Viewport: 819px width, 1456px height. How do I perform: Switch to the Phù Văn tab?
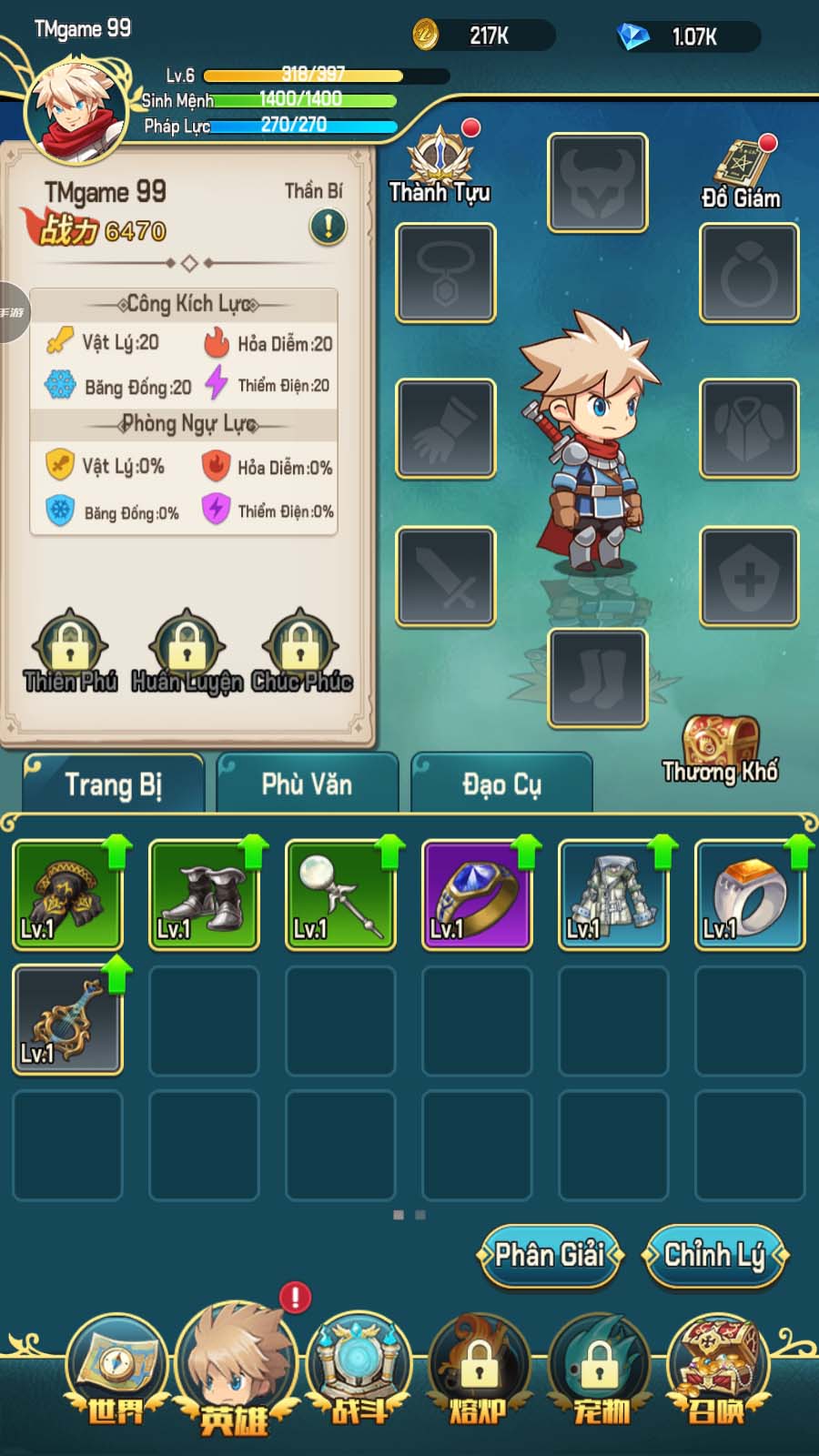tap(307, 784)
